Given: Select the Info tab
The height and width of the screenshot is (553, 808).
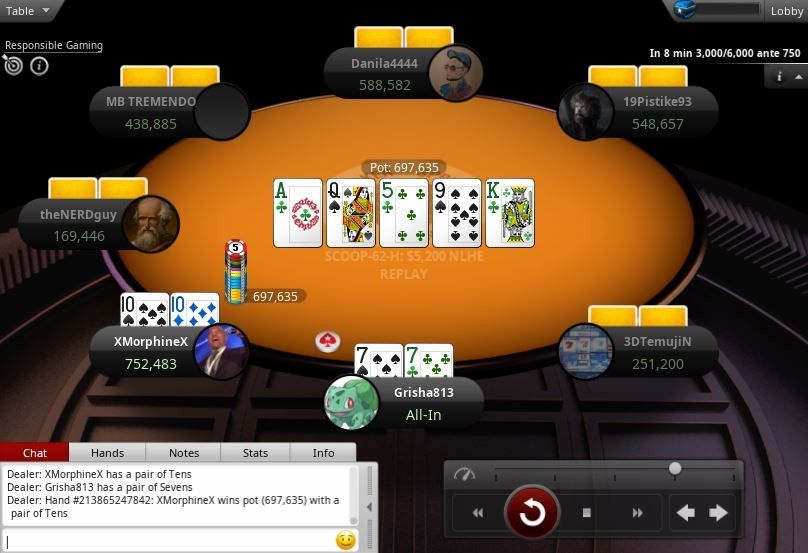Looking at the screenshot, I should [324, 453].
